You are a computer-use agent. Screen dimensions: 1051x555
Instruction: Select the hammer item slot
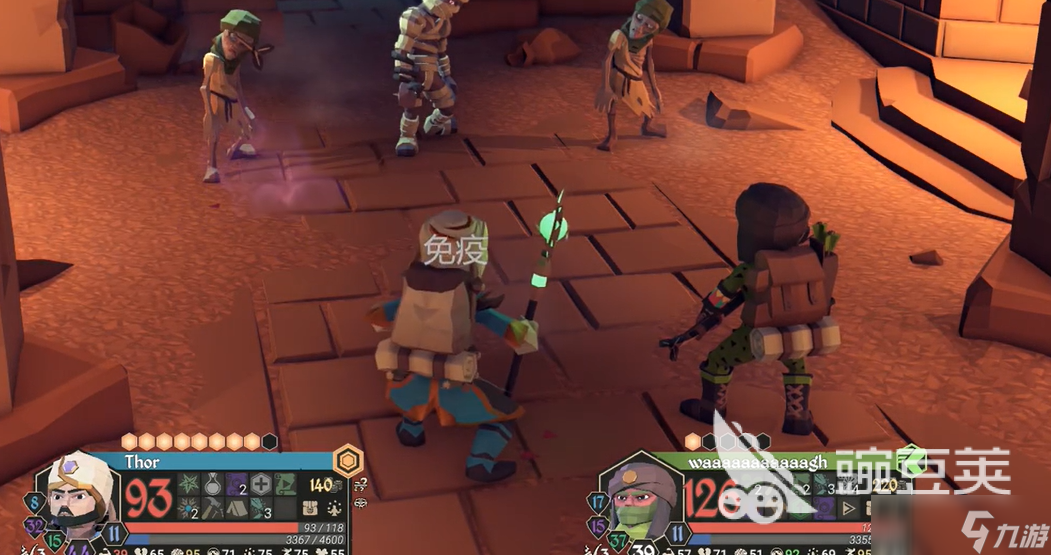coord(213,509)
